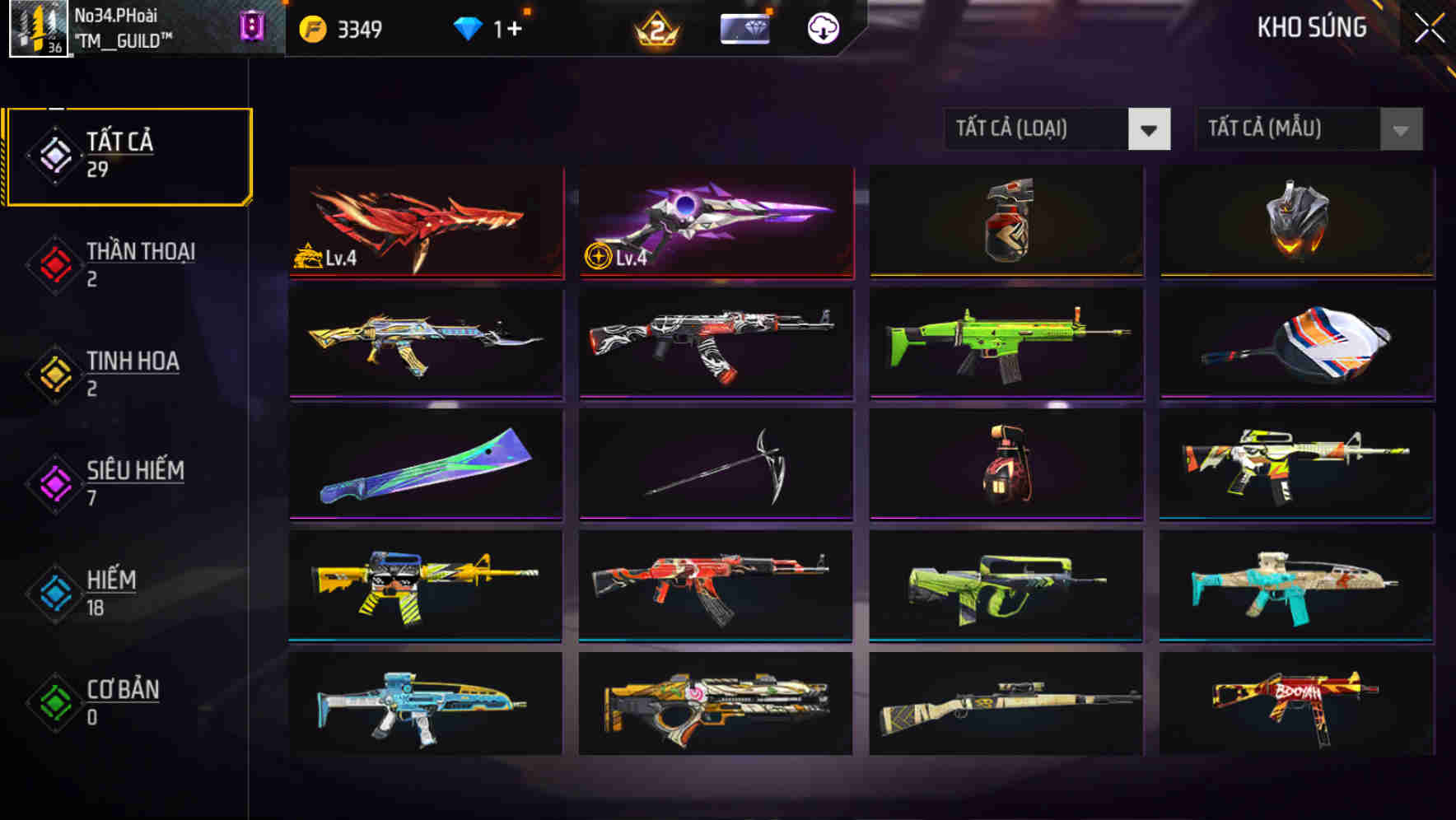Select the HIẾM blue rarity icon
1456x820 pixels.
pos(54,589)
